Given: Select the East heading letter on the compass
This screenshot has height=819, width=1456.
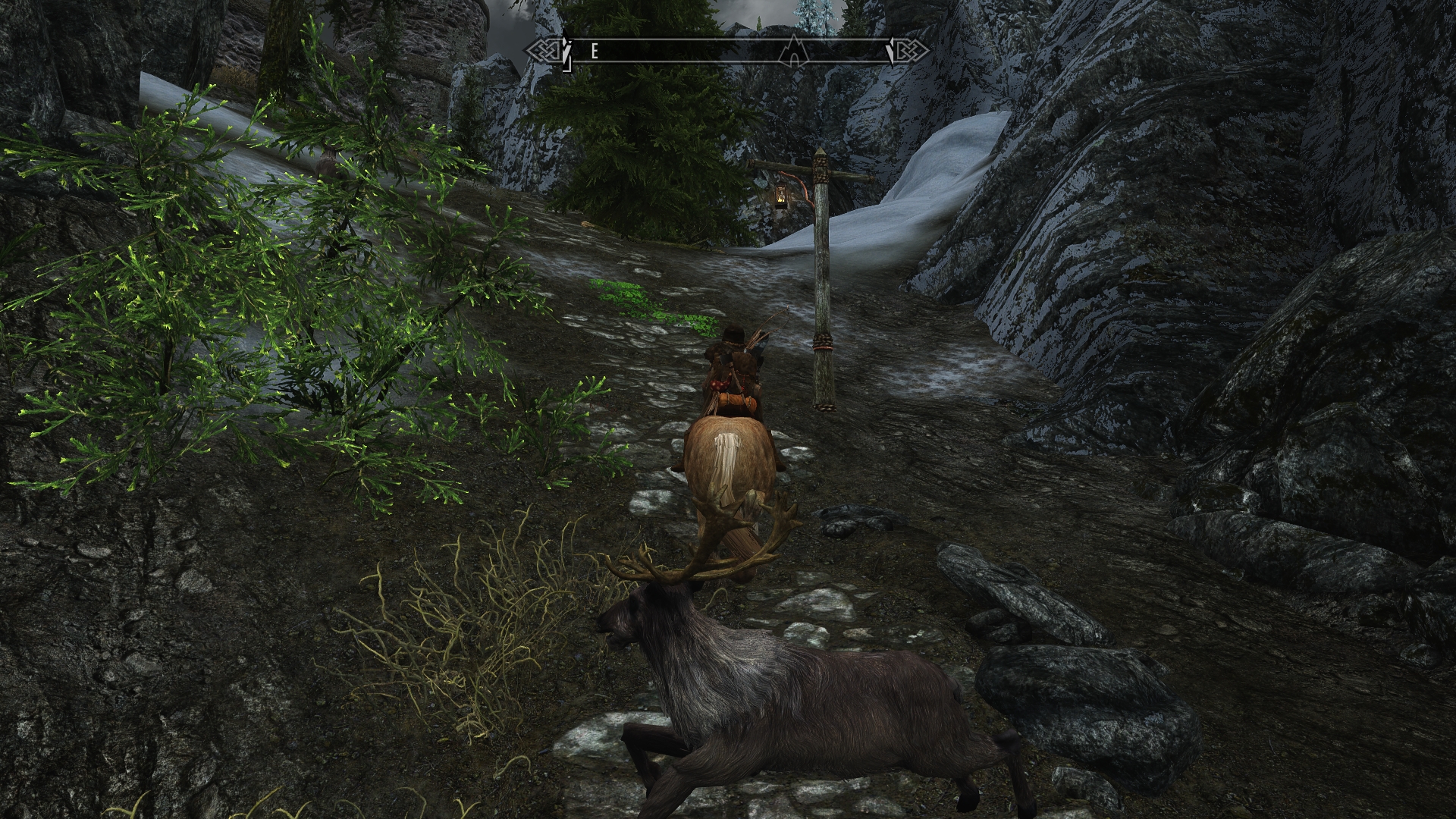Looking at the screenshot, I should tap(595, 51).
